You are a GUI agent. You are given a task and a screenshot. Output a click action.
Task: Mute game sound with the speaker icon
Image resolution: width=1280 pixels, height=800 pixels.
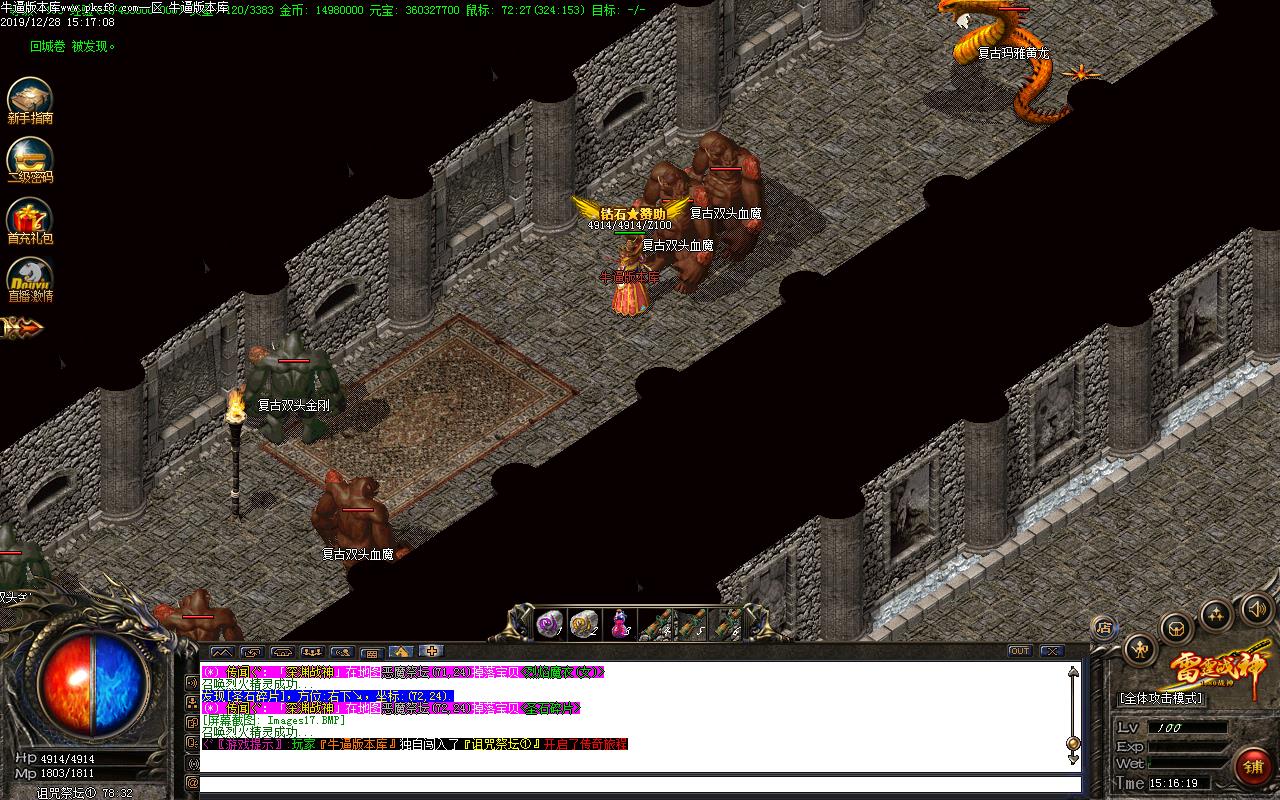(1256, 610)
